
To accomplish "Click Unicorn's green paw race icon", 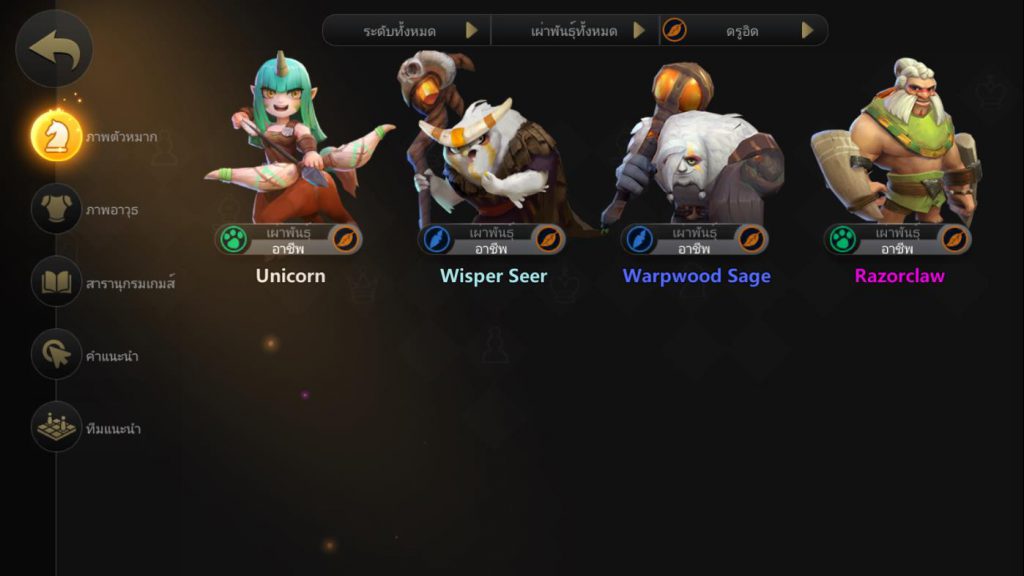I will (x=233, y=240).
